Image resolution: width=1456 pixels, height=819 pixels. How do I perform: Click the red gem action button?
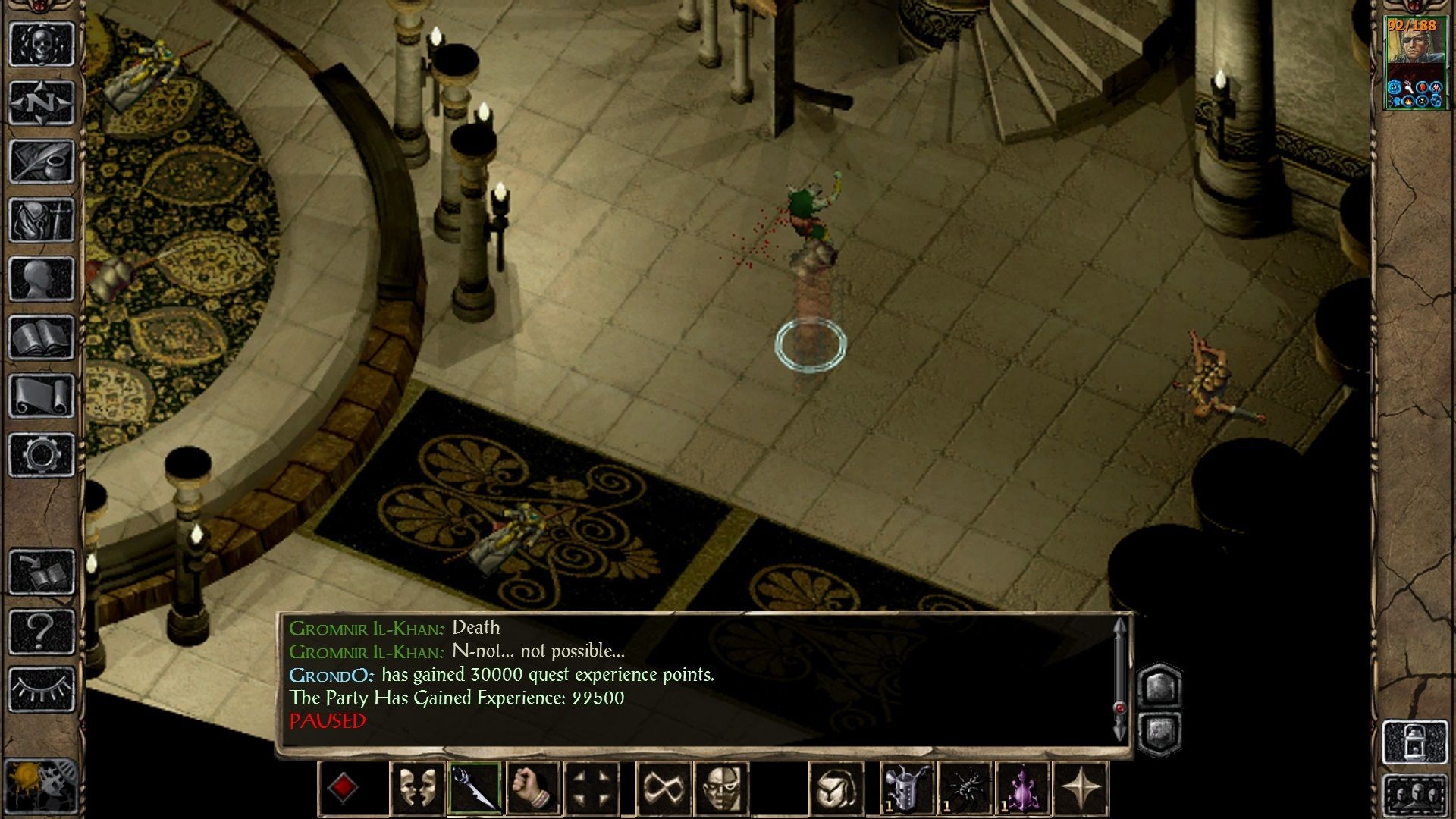(343, 788)
